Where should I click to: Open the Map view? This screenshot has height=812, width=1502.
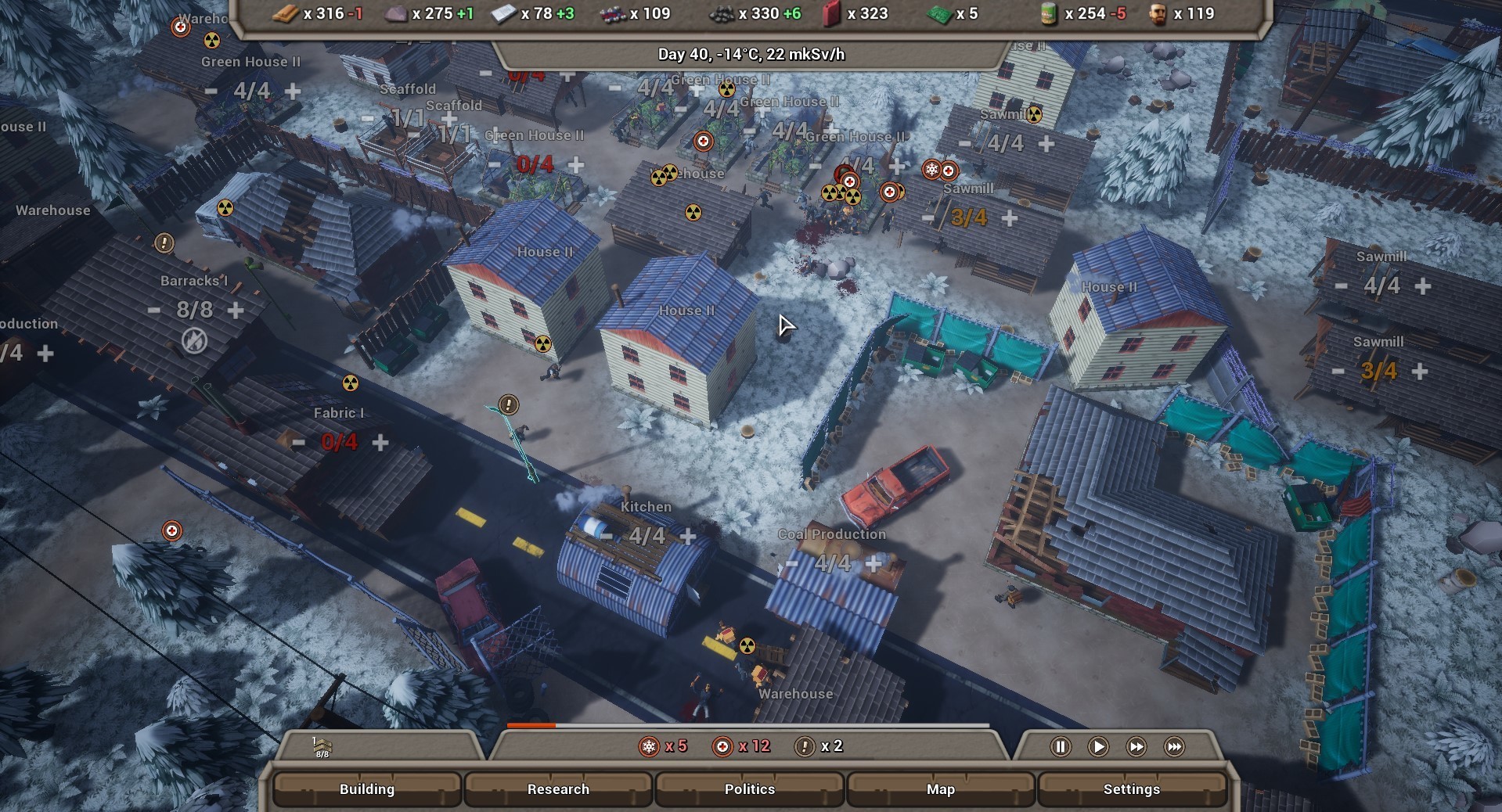[x=940, y=789]
